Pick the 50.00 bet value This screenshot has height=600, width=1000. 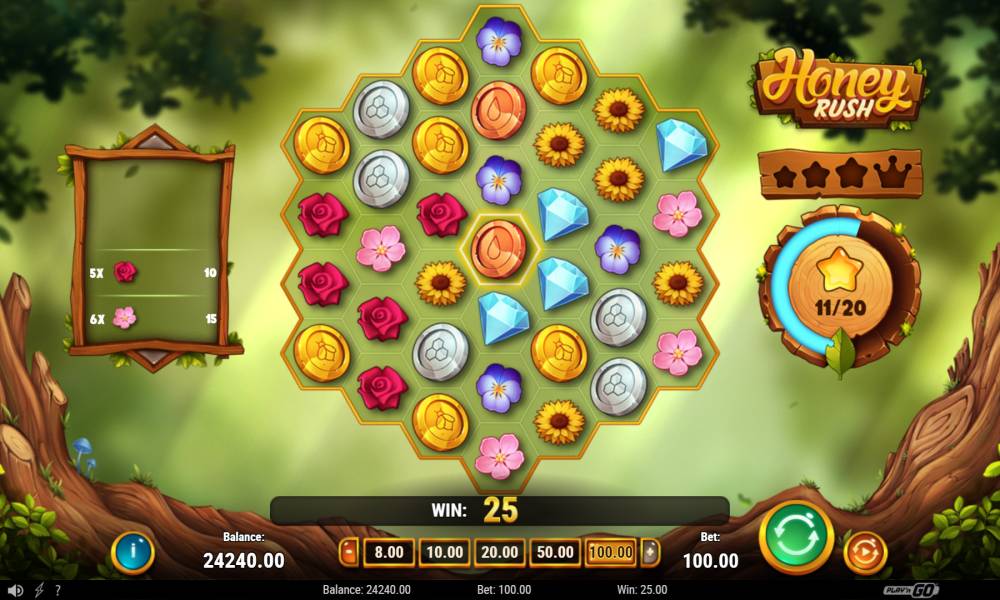point(555,551)
